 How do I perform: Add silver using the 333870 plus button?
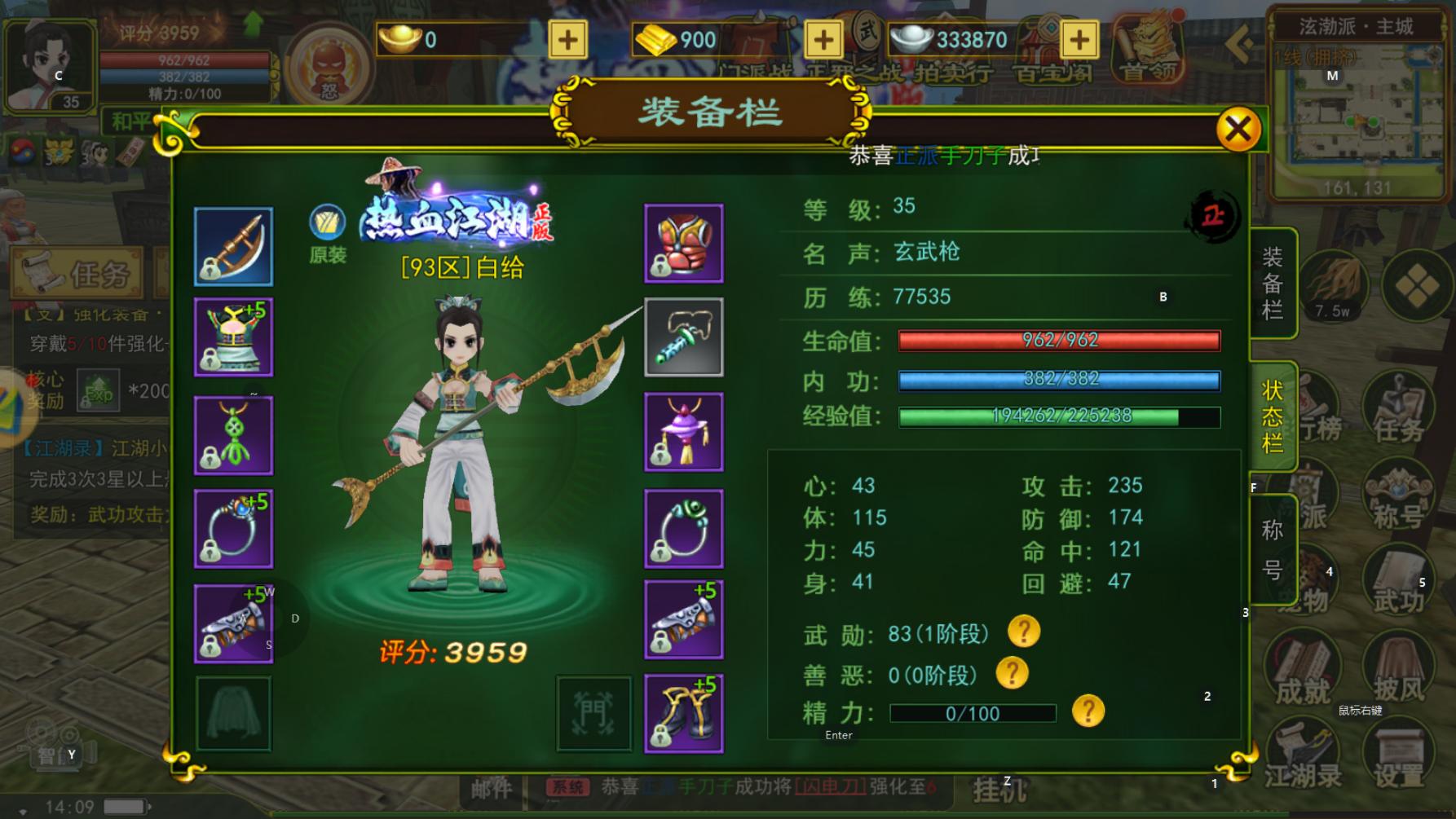click(1079, 39)
